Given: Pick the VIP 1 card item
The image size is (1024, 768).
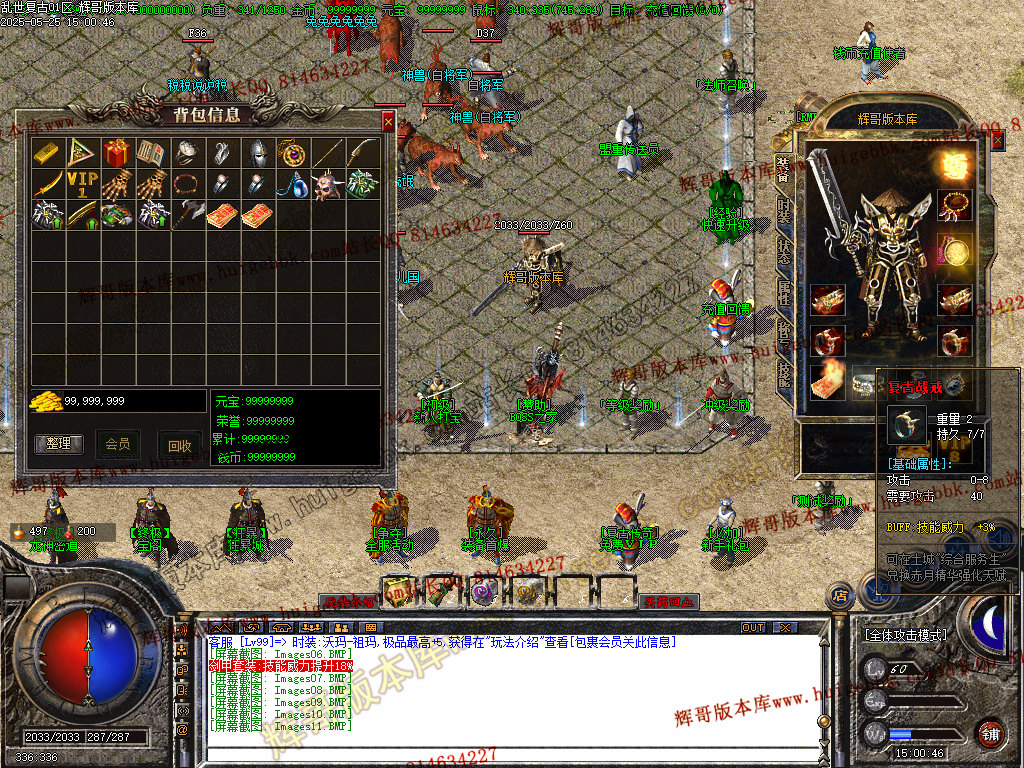Looking at the screenshot, I should pos(82,185).
